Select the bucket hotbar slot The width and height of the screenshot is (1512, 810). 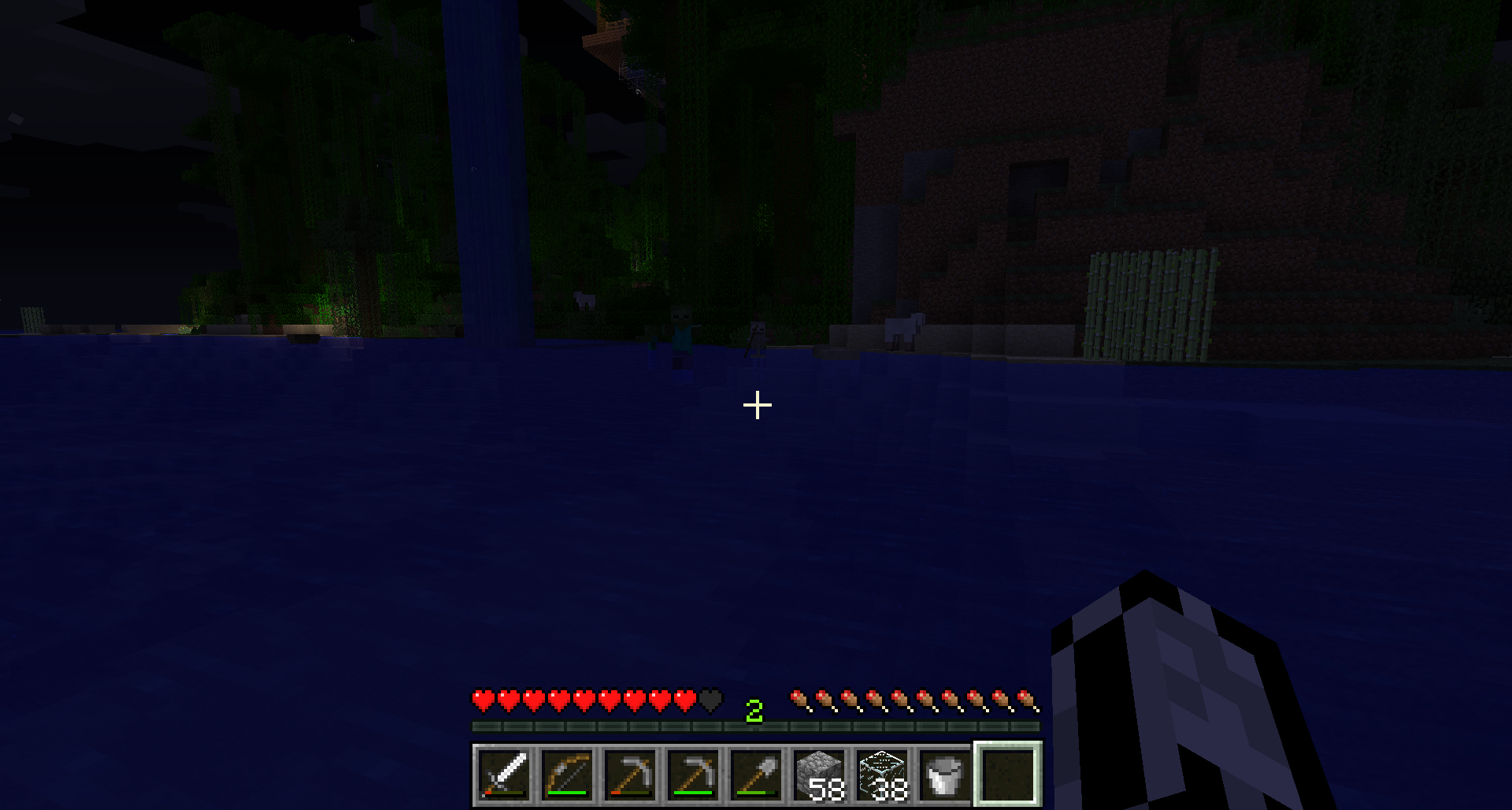tap(945, 775)
